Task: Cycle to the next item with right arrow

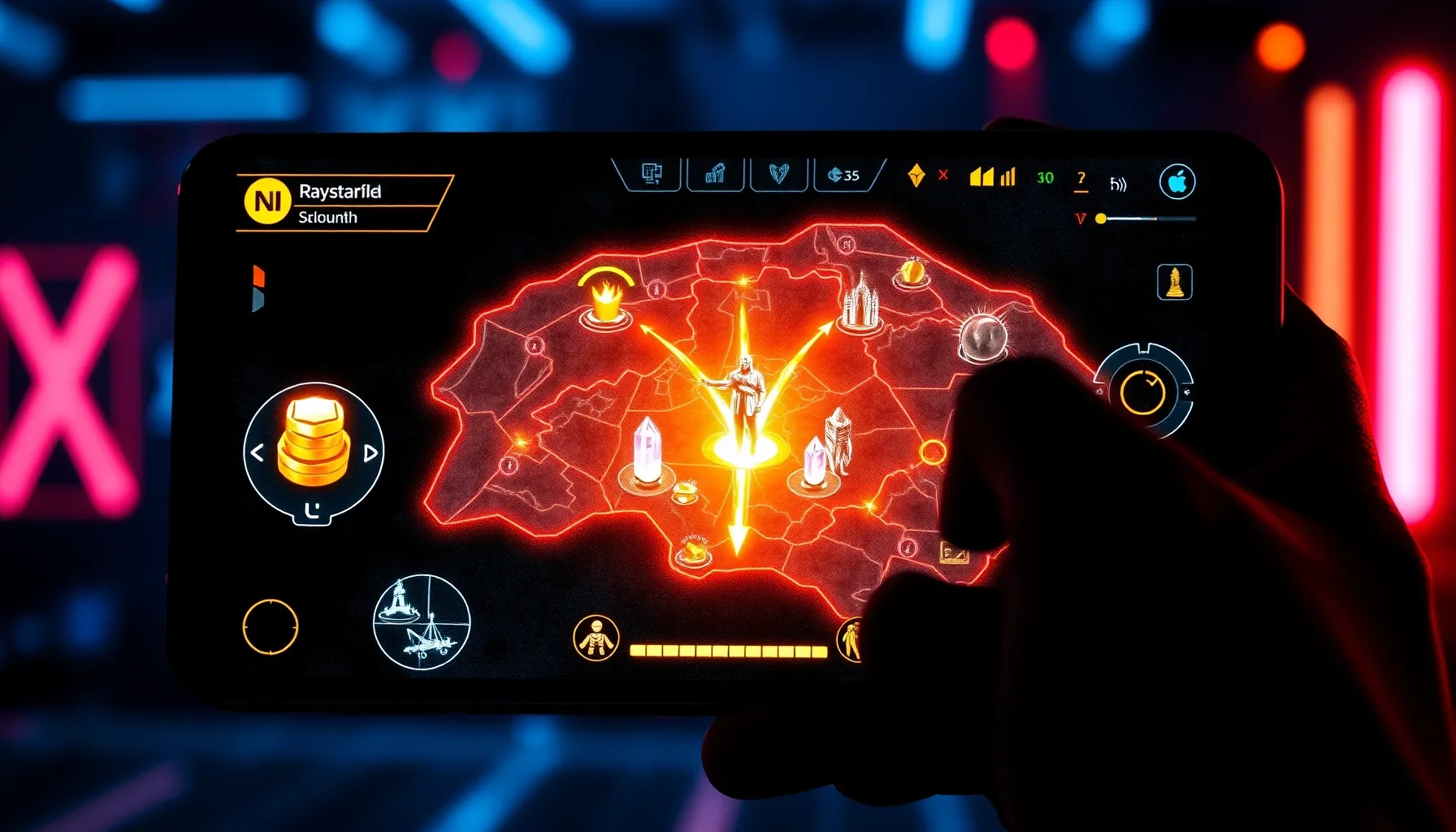Action: point(370,453)
